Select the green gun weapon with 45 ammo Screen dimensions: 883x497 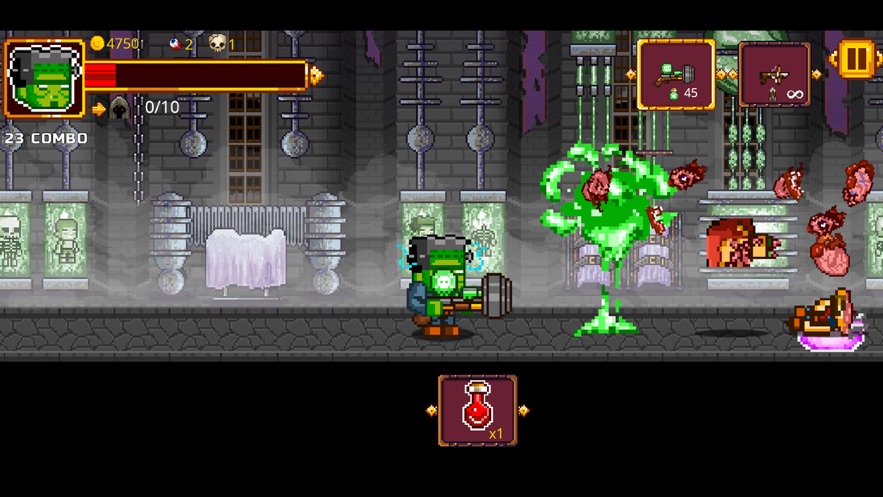point(677,75)
